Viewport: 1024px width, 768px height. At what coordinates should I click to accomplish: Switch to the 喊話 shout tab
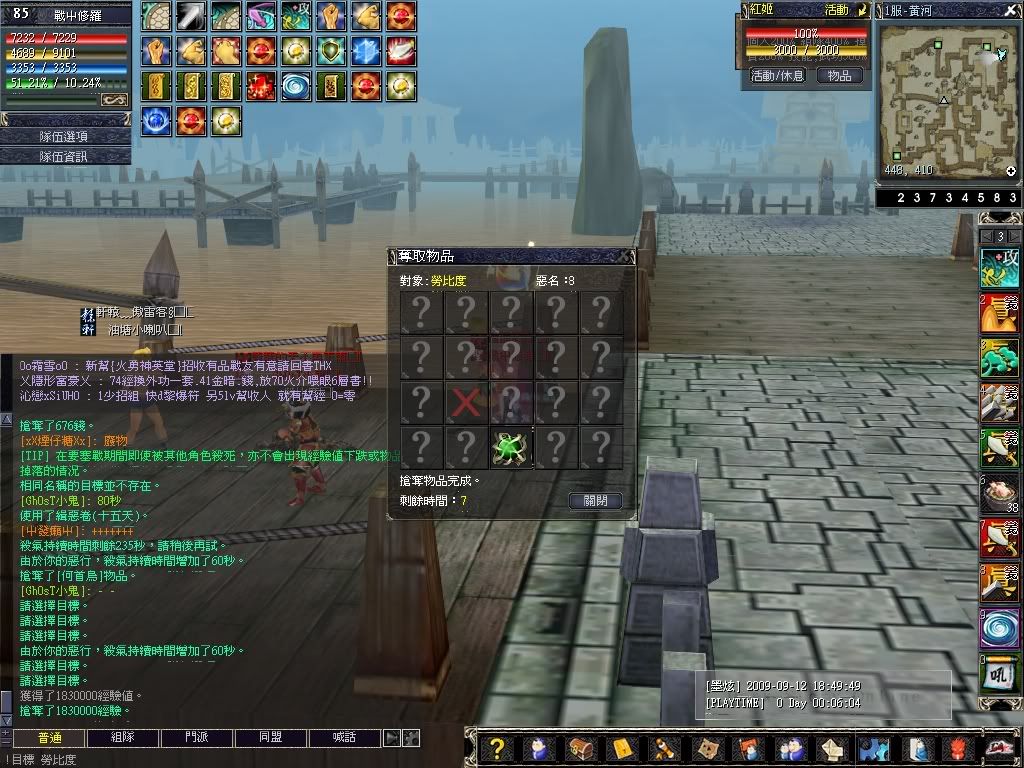point(344,738)
